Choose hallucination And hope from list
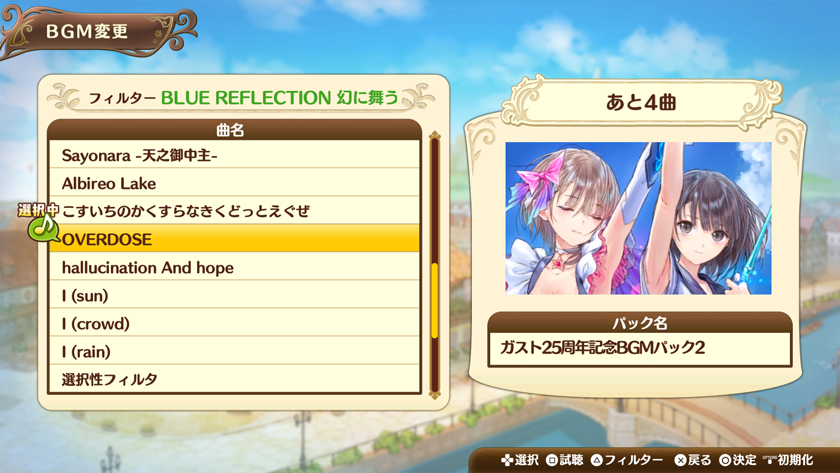840x473 pixels. point(234,268)
